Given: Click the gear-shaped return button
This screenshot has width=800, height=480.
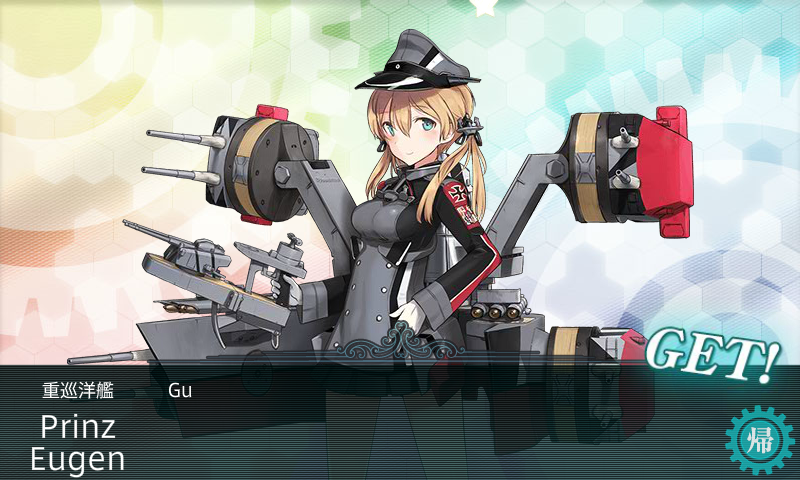Looking at the screenshot, I should 757,440.
